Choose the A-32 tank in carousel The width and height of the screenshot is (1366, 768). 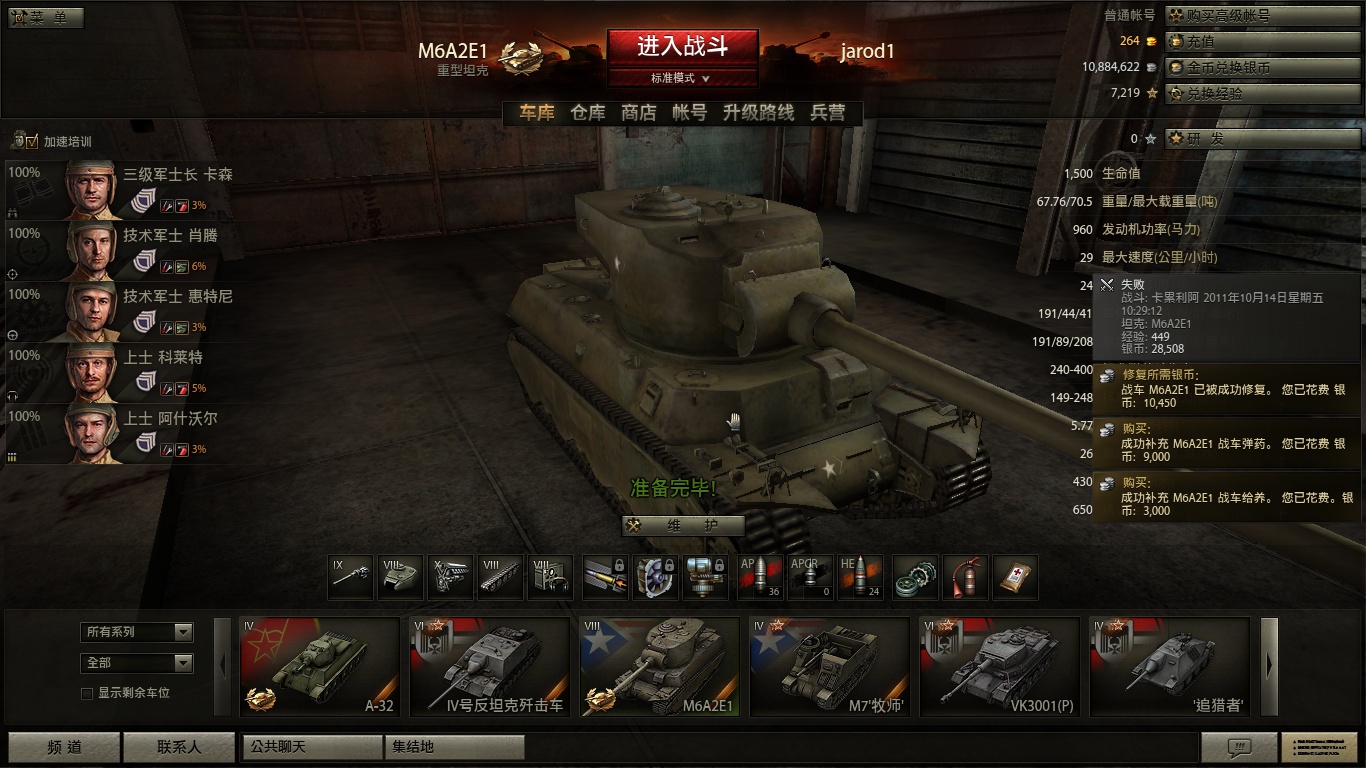tap(320, 667)
